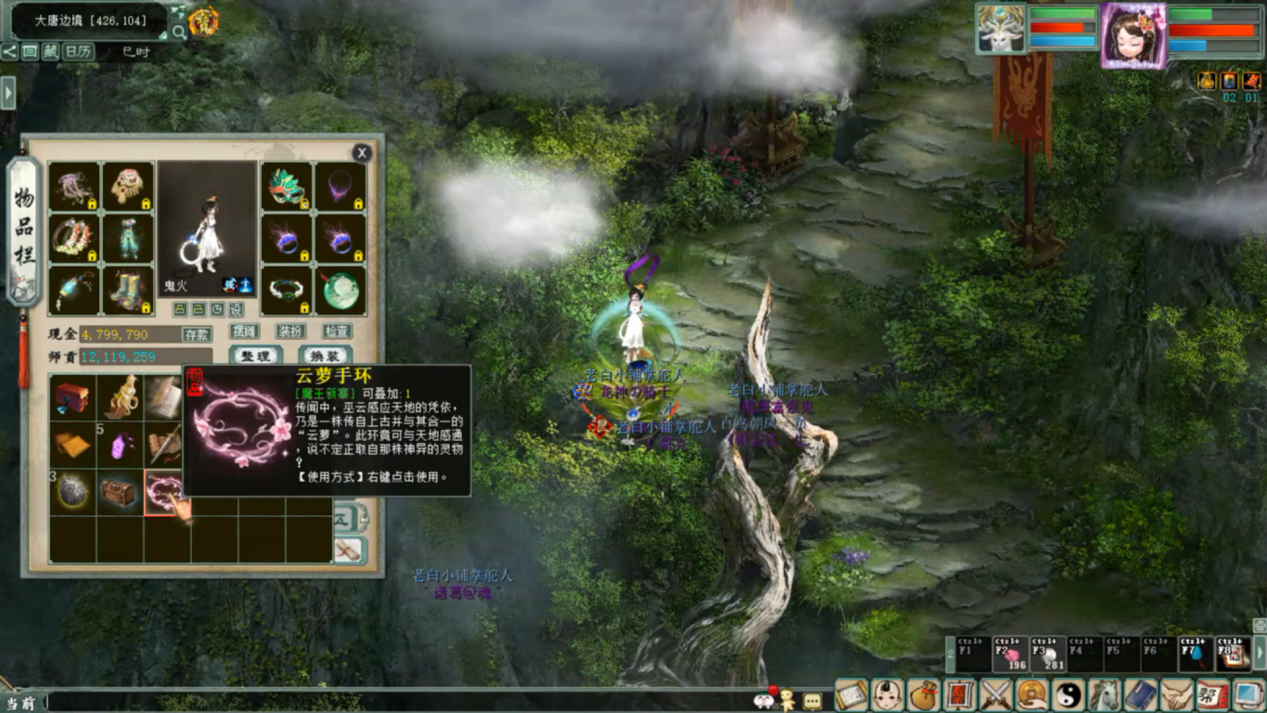Select the equipped jade pendant slot

point(340,290)
